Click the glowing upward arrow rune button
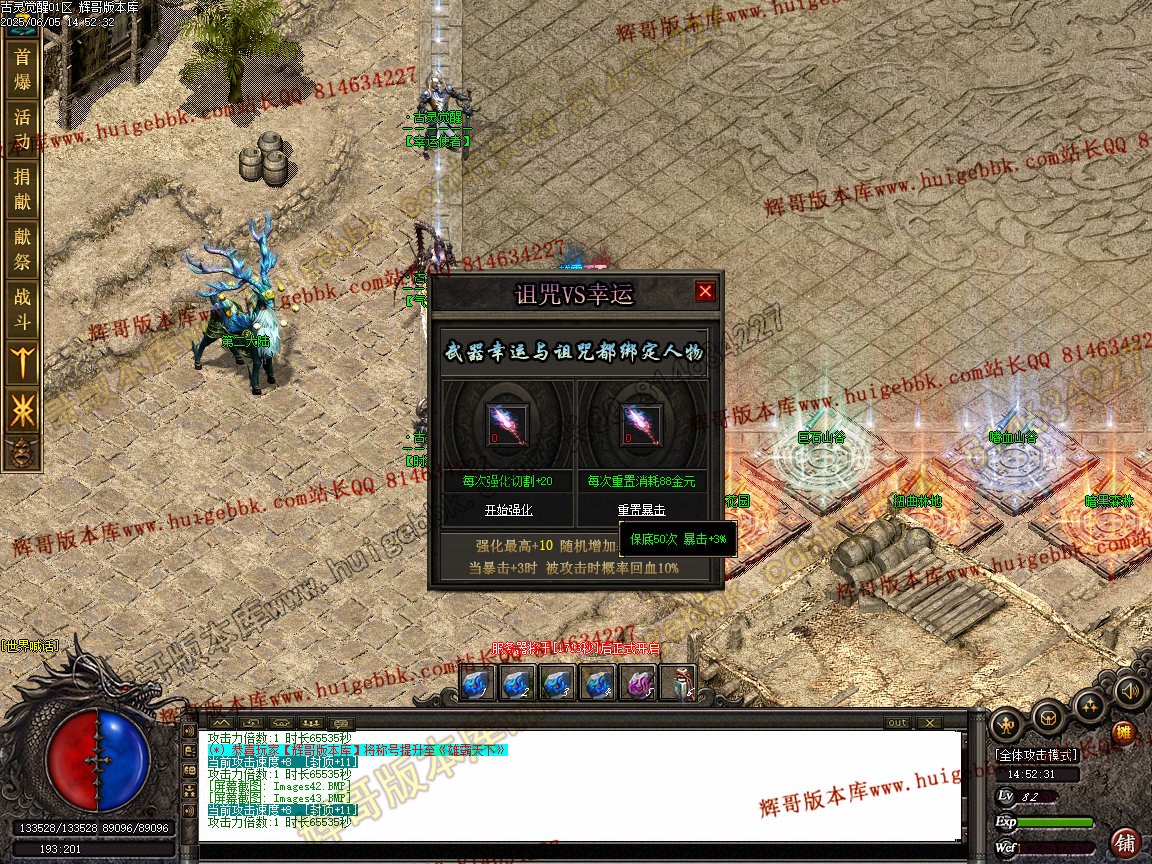 point(22,362)
